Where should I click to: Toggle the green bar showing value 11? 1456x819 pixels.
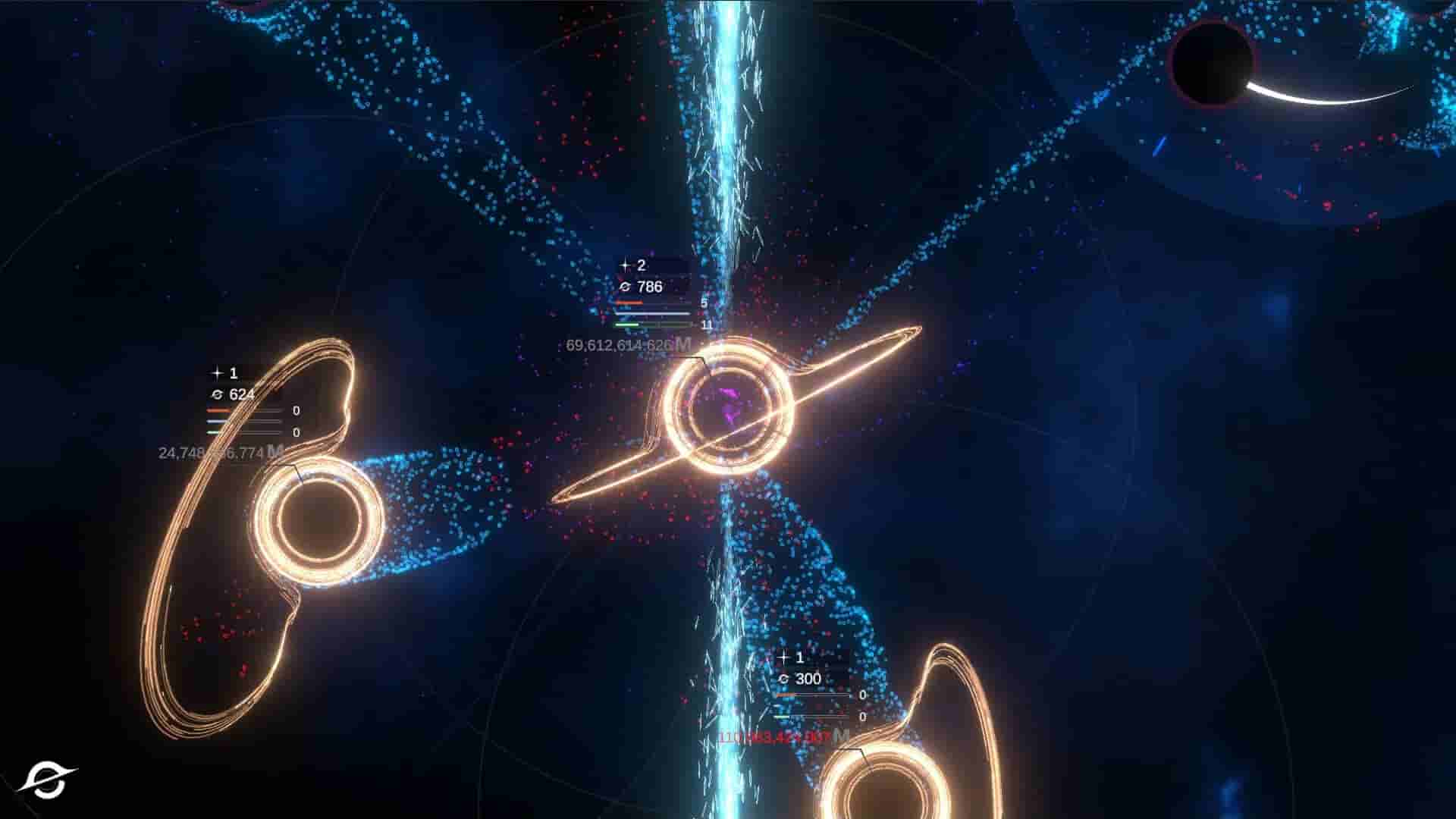coord(629,325)
